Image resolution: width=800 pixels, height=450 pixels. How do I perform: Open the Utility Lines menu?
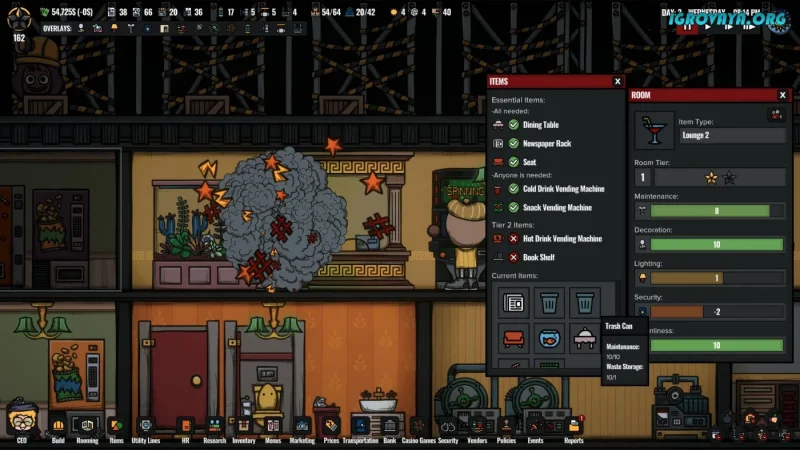click(146, 425)
